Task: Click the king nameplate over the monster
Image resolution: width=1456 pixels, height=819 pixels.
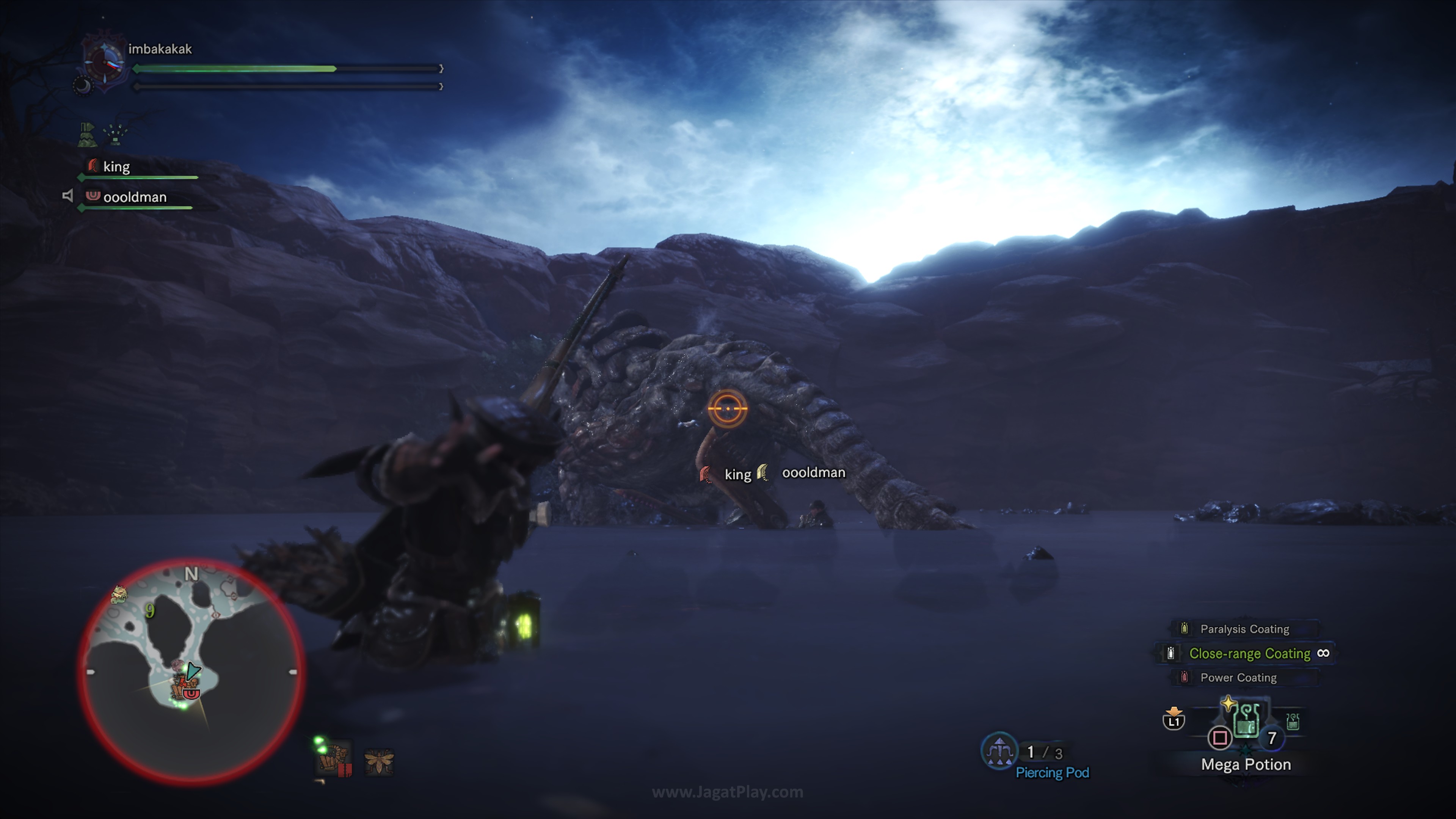Action: point(737,474)
